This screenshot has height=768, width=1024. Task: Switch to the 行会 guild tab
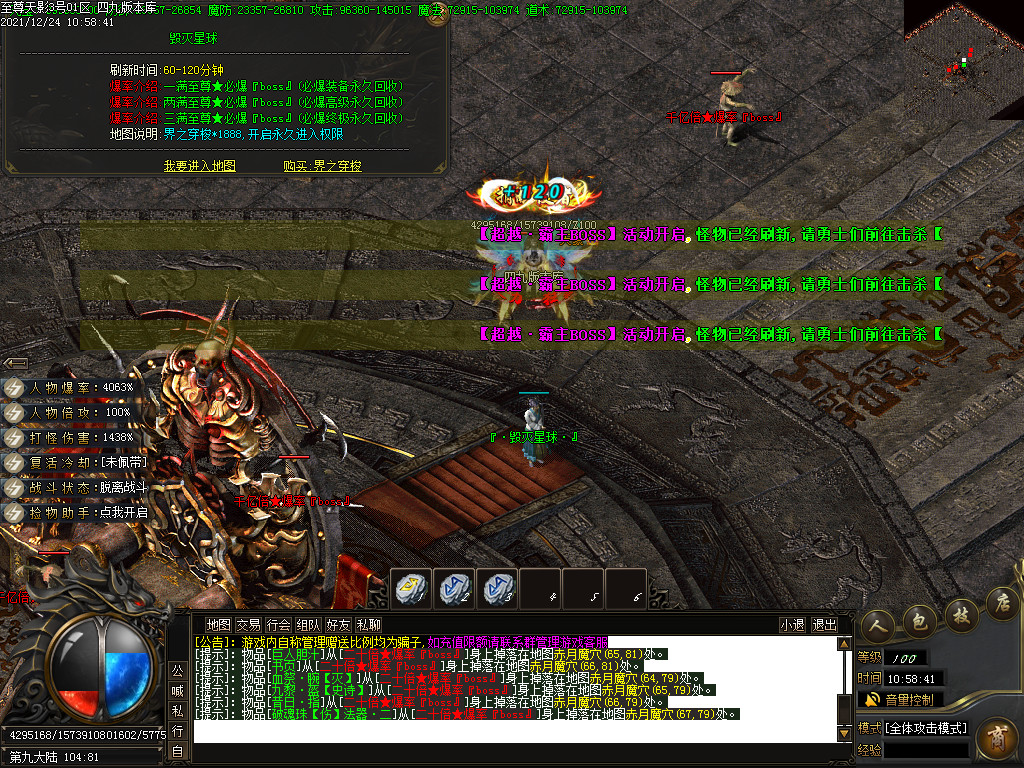[279, 625]
